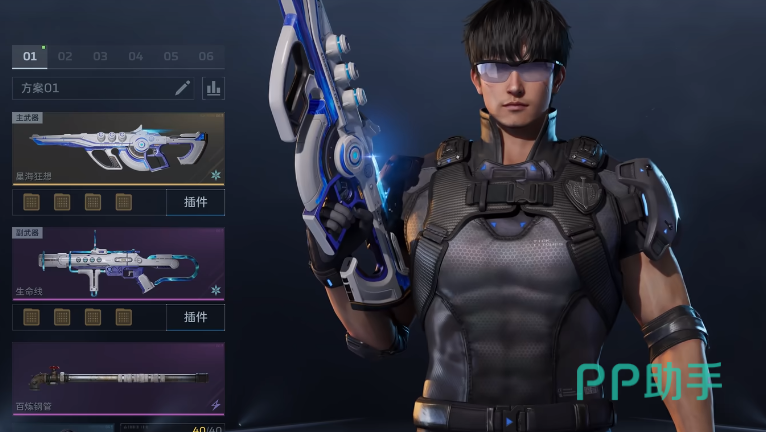Image resolution: width=766 pixels, height=432 pixels.
Task: Select the 百炼钢管 weapon card
Action: 118,378
